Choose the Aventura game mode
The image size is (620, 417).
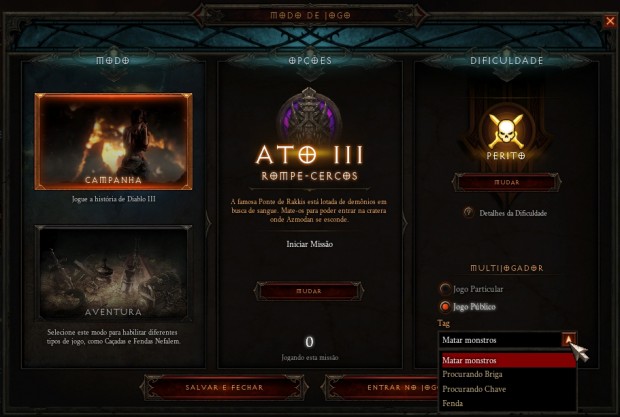113,271
